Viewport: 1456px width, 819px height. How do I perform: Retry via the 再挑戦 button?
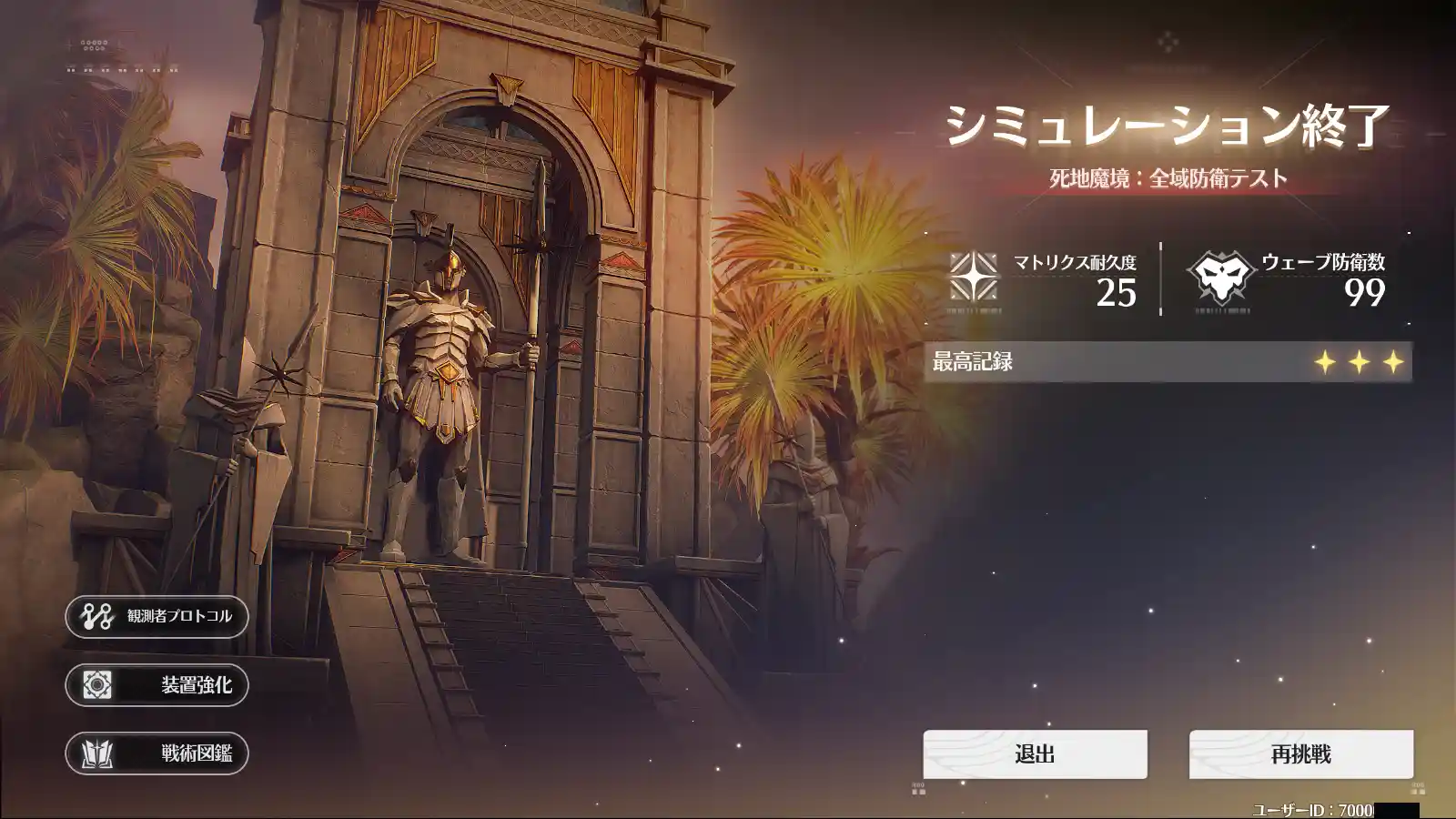(1300, 754)
